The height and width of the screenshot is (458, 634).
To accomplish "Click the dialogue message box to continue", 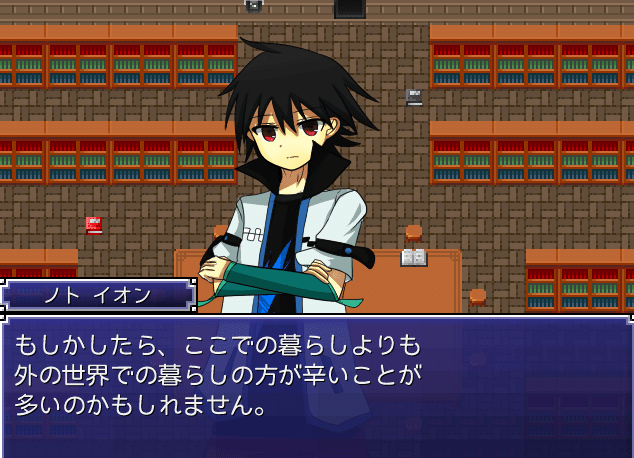I will 317,386.
